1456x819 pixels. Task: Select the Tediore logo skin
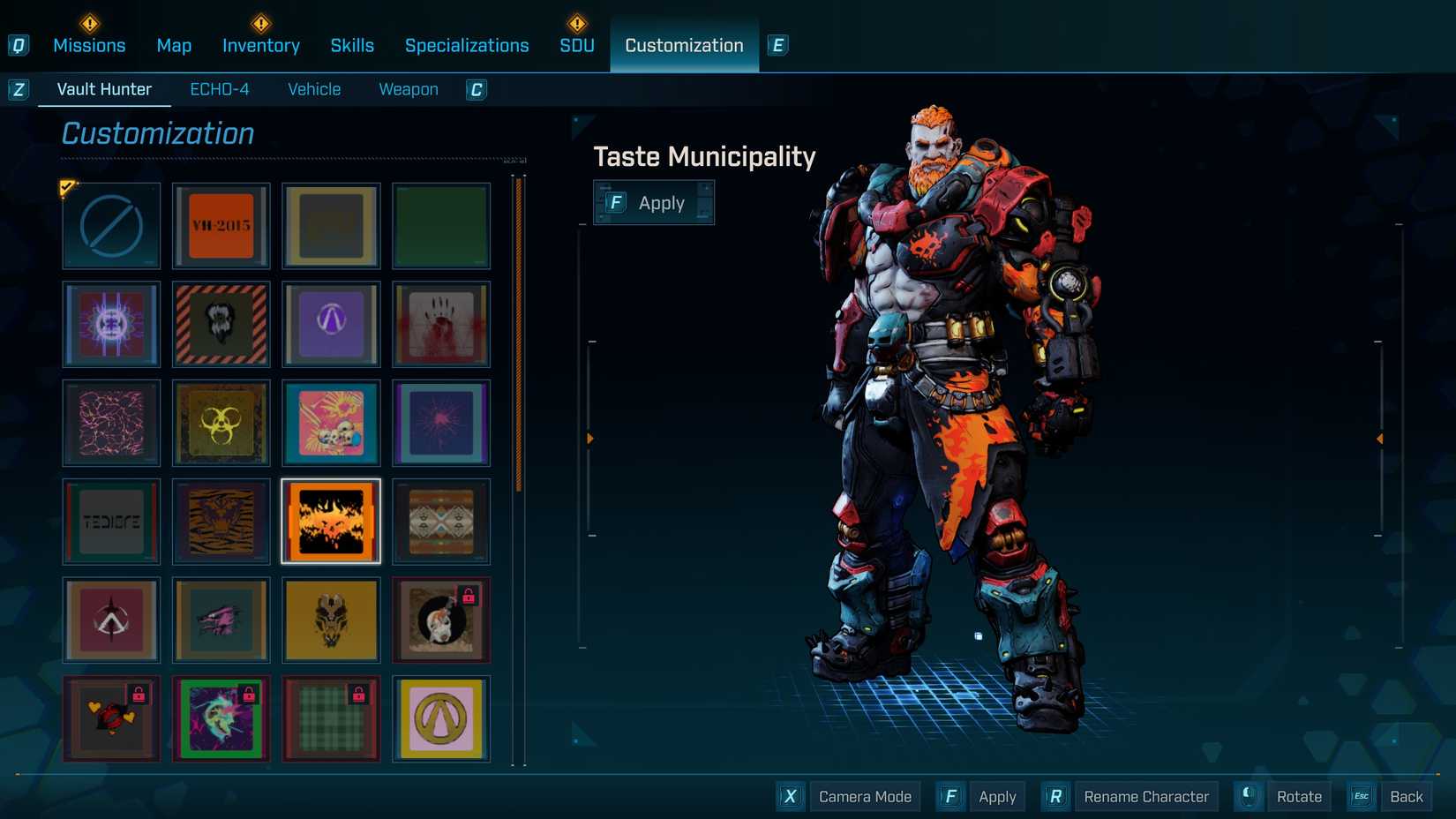tap(111, 522)
